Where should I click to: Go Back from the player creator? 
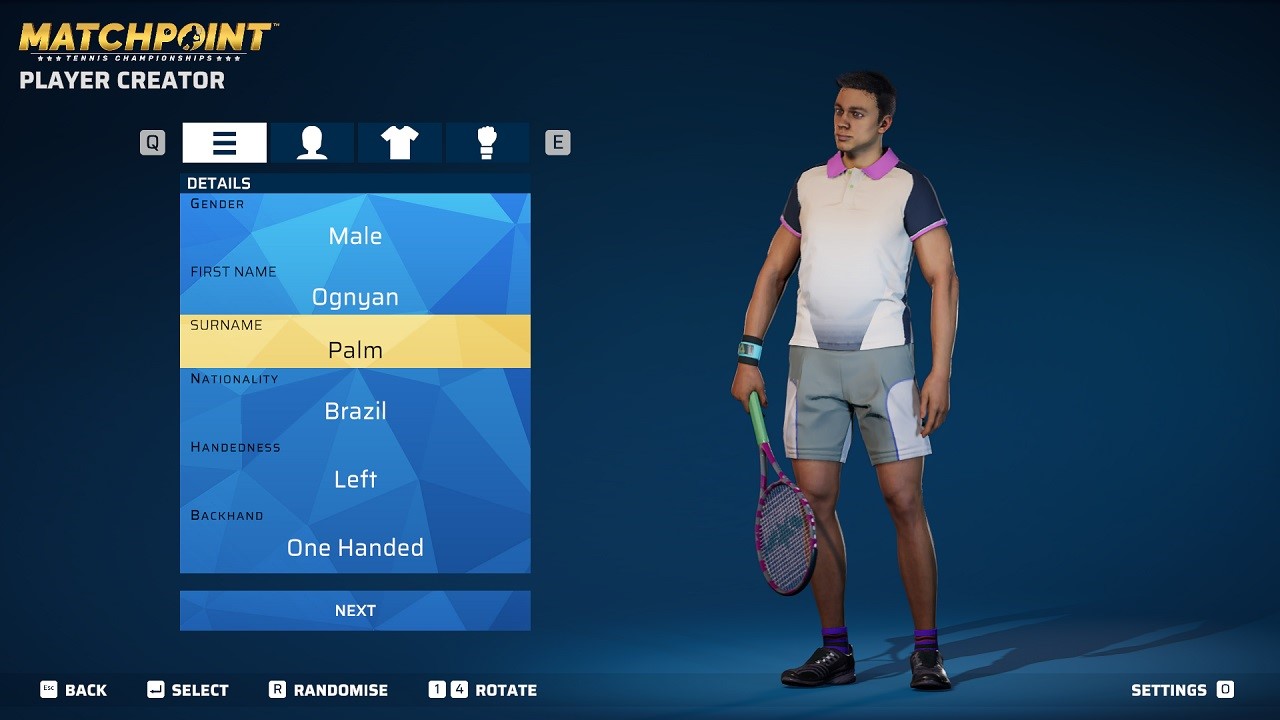(74, 690)
